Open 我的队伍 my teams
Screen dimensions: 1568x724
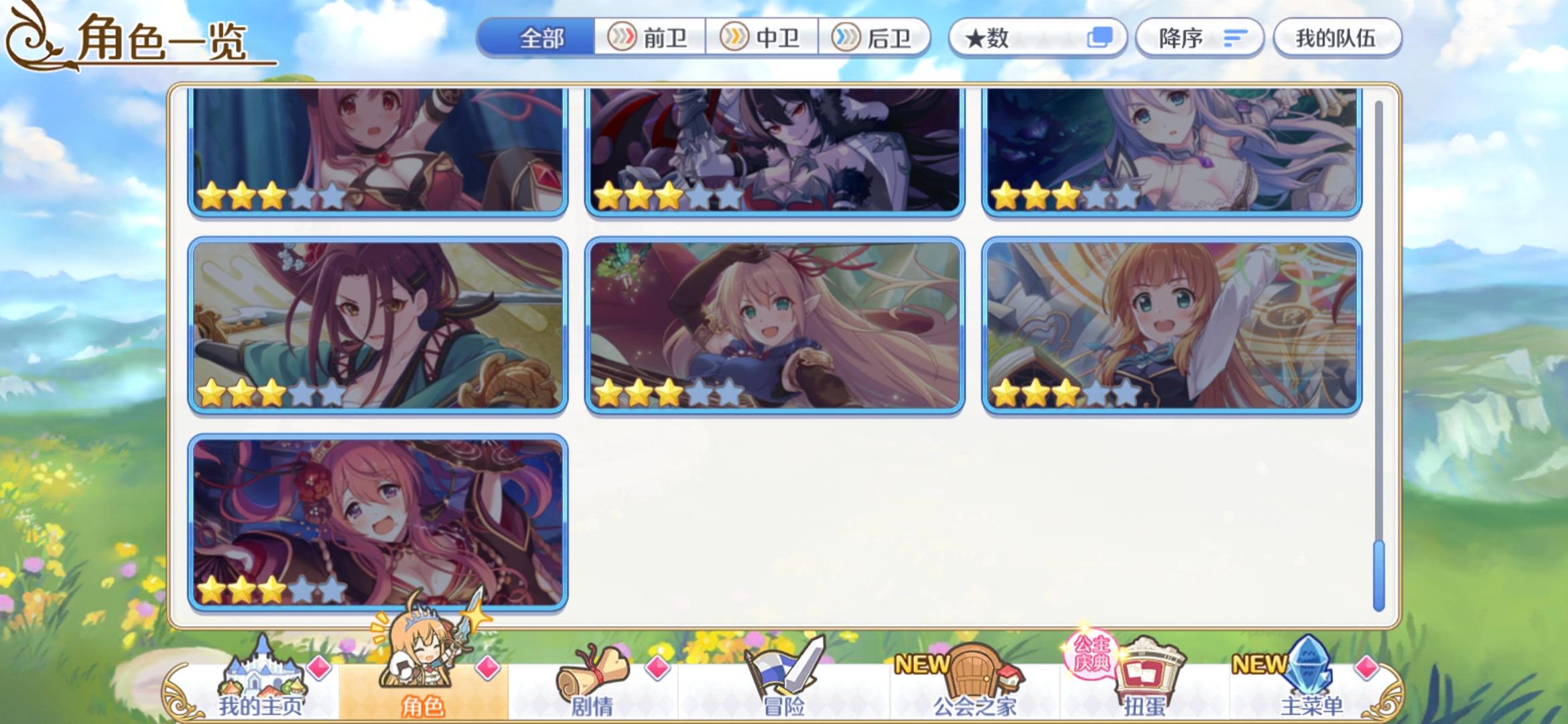coord(1337,38)
